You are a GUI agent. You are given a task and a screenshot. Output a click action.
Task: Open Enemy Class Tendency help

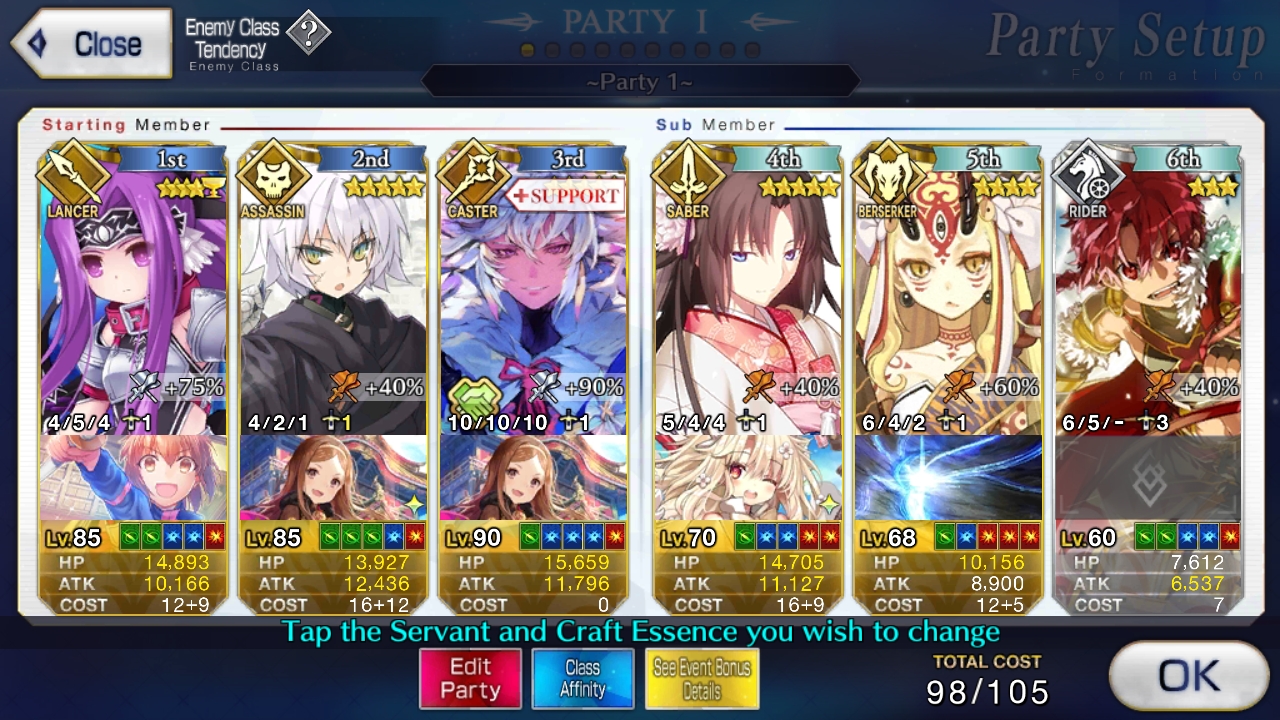tap(309, 35)
